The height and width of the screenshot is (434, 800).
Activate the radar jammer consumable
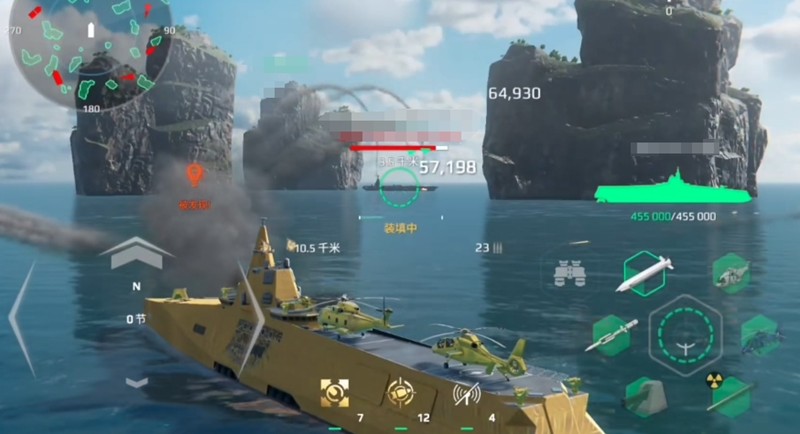466,393
